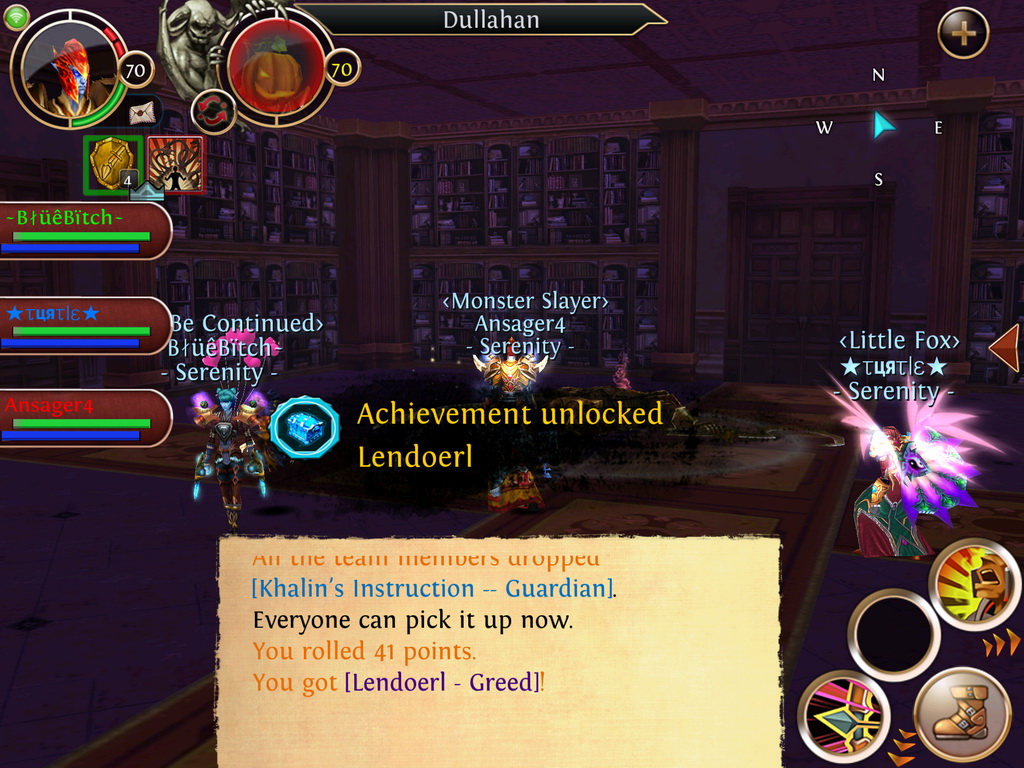Expand the side panel arrow

click(1004, 347)
